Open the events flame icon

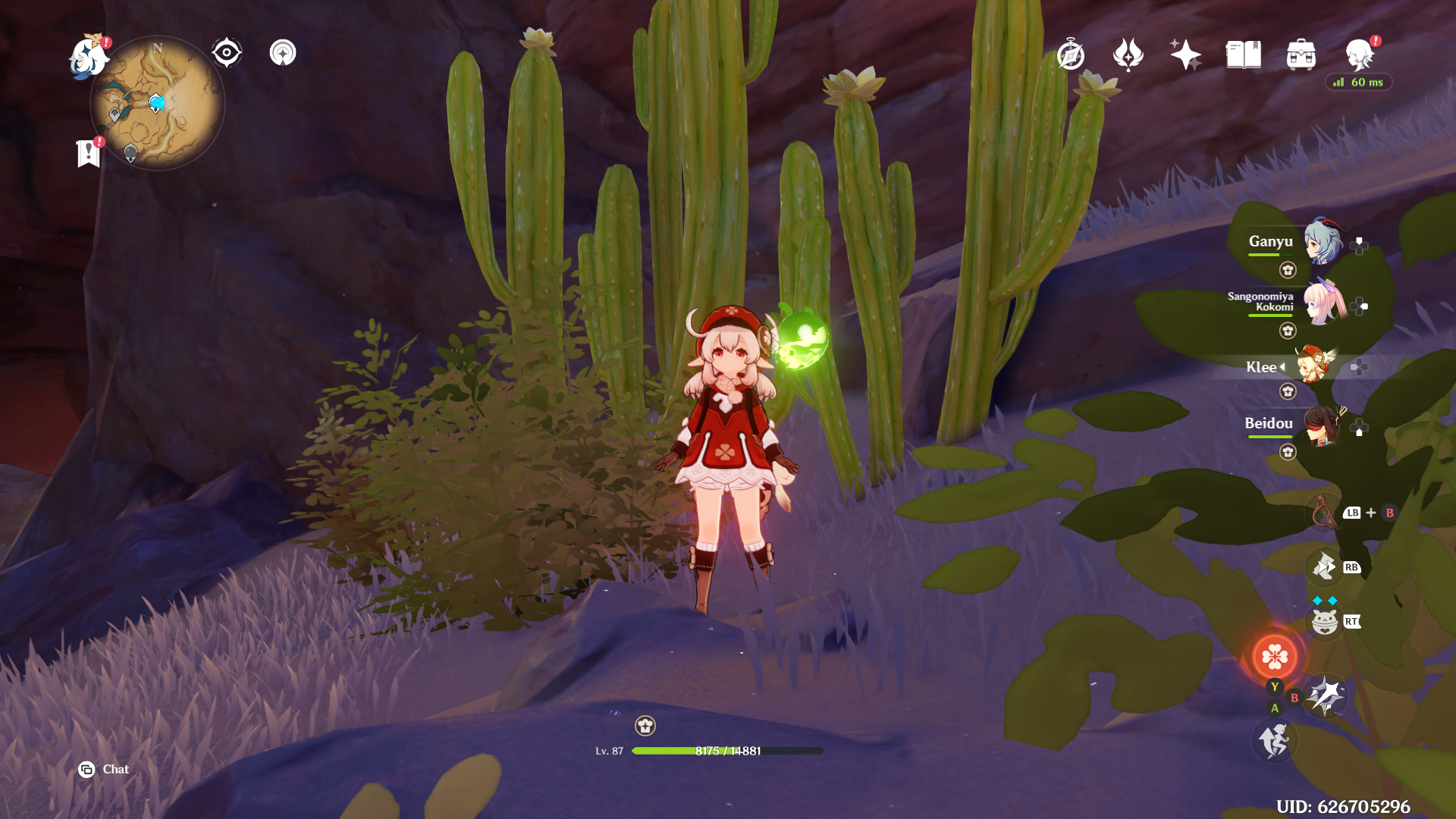pos(1128,55)
